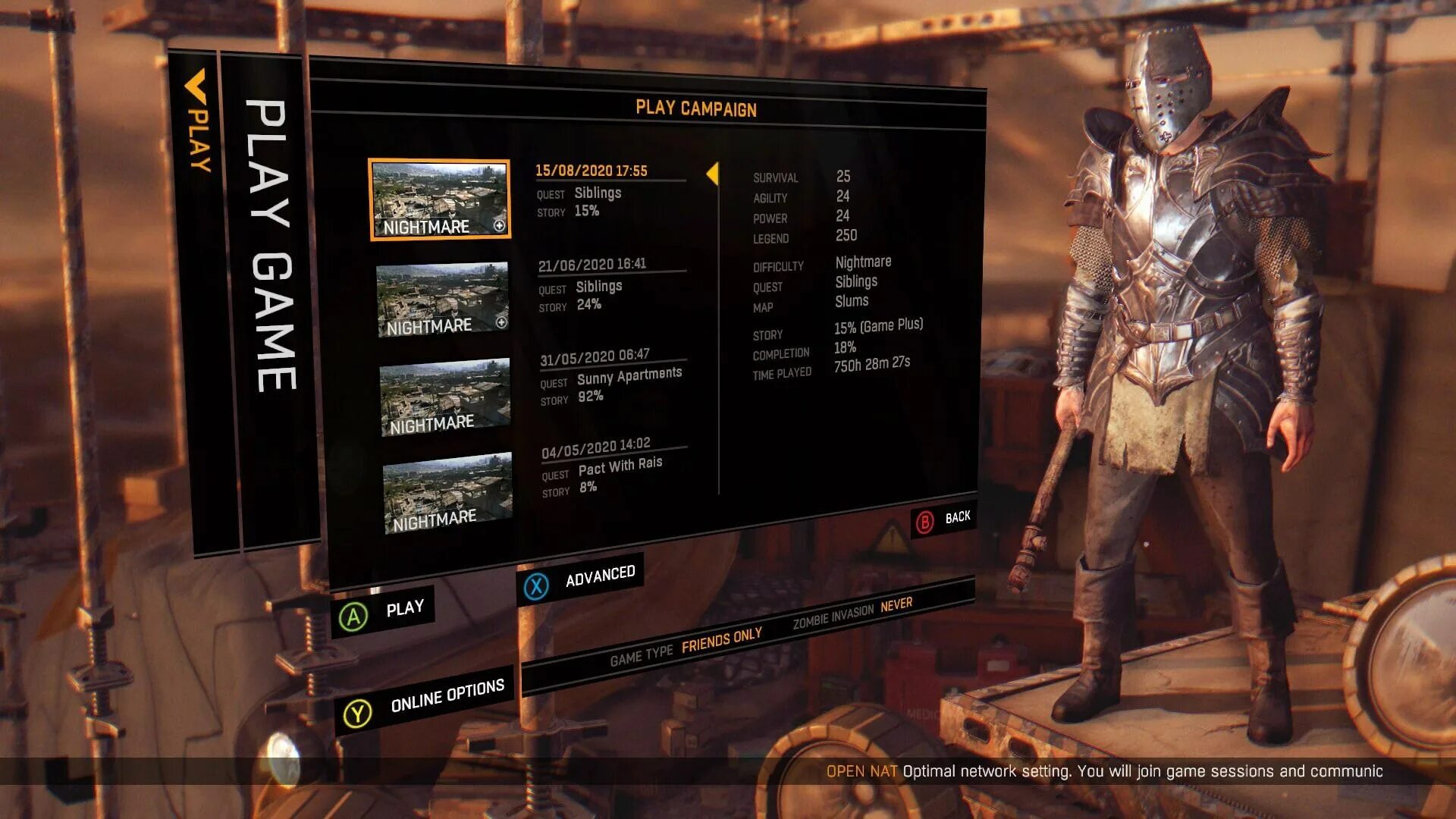Go back from Play Campaign
This screenshot has width=1456, height=819.
944,520
